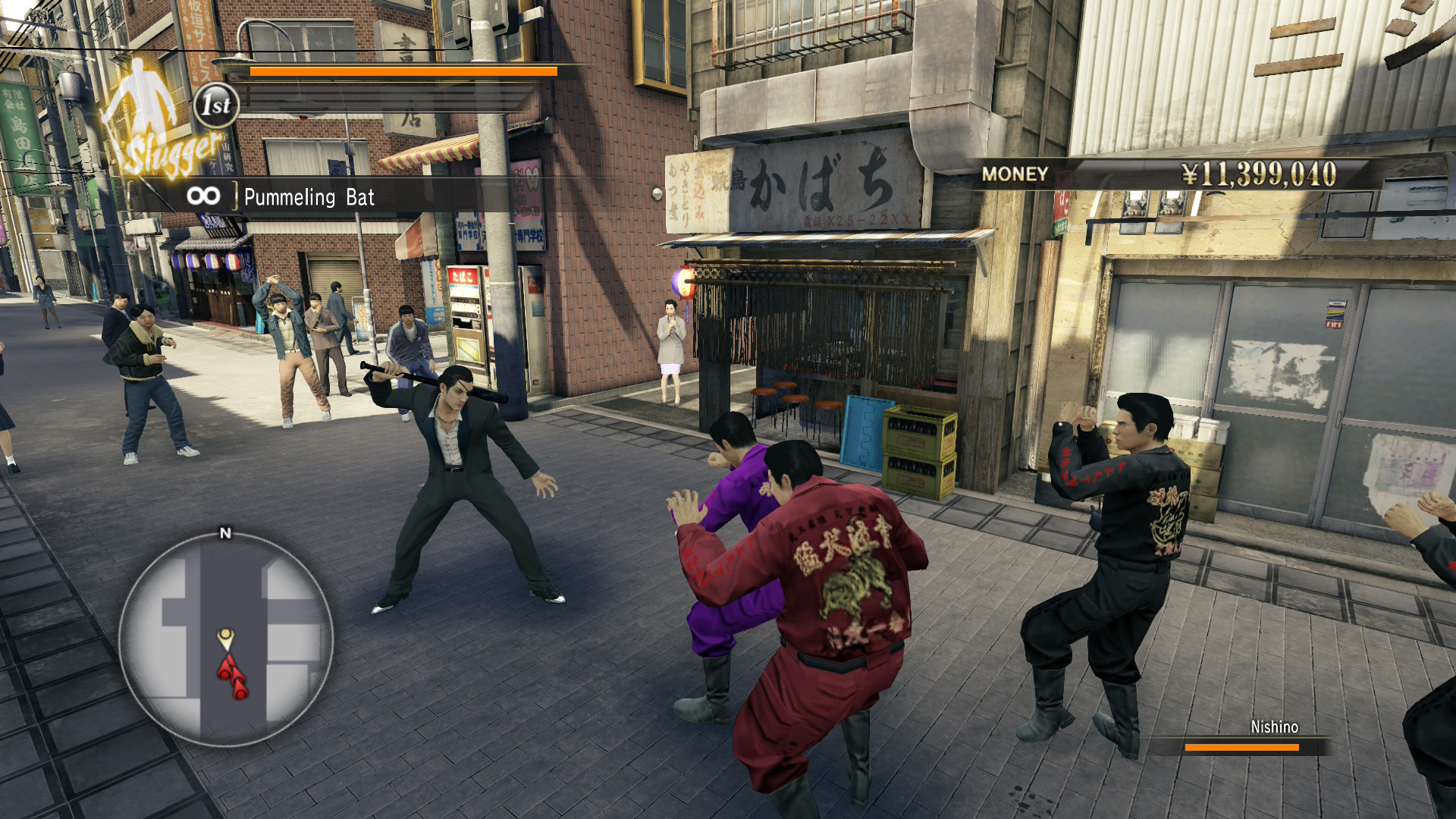Screen dimensions: 1456x819
Task: Click the orange player health bar
Action: click(402, 71)
